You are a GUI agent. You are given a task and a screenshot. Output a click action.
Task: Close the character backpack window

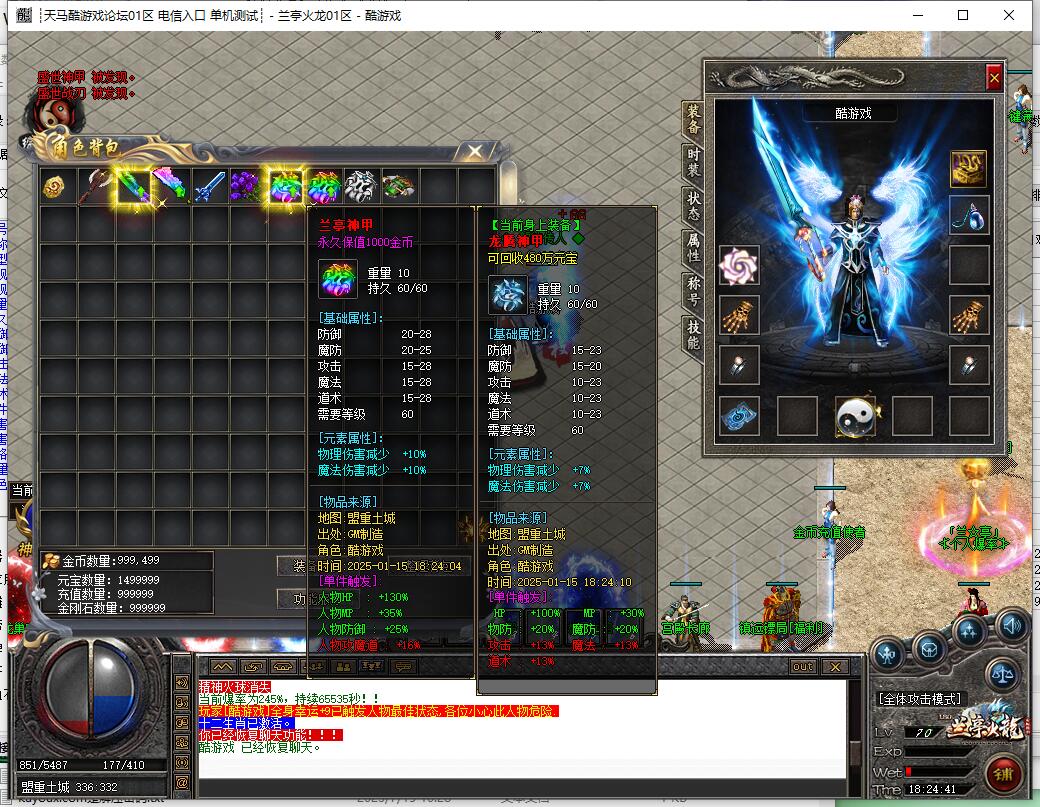pyautogui.click(x=475, y=151)
